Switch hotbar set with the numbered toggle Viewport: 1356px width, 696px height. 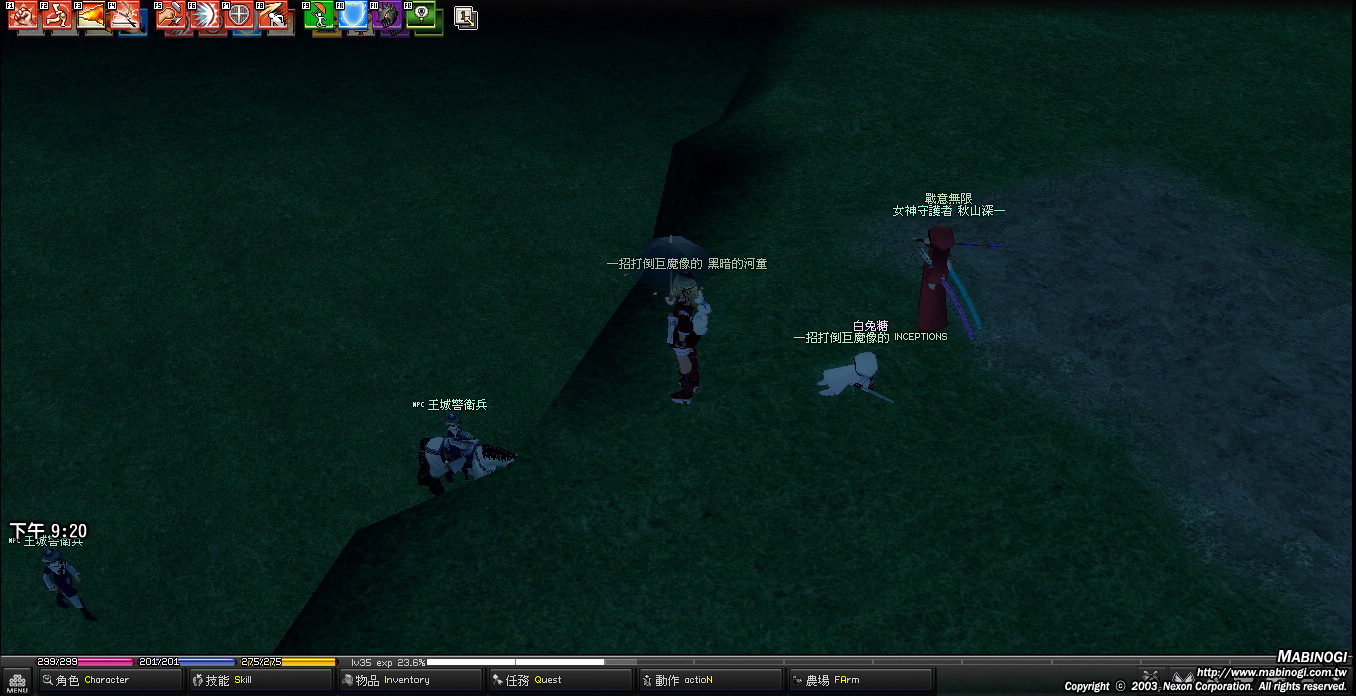point(465,17)
